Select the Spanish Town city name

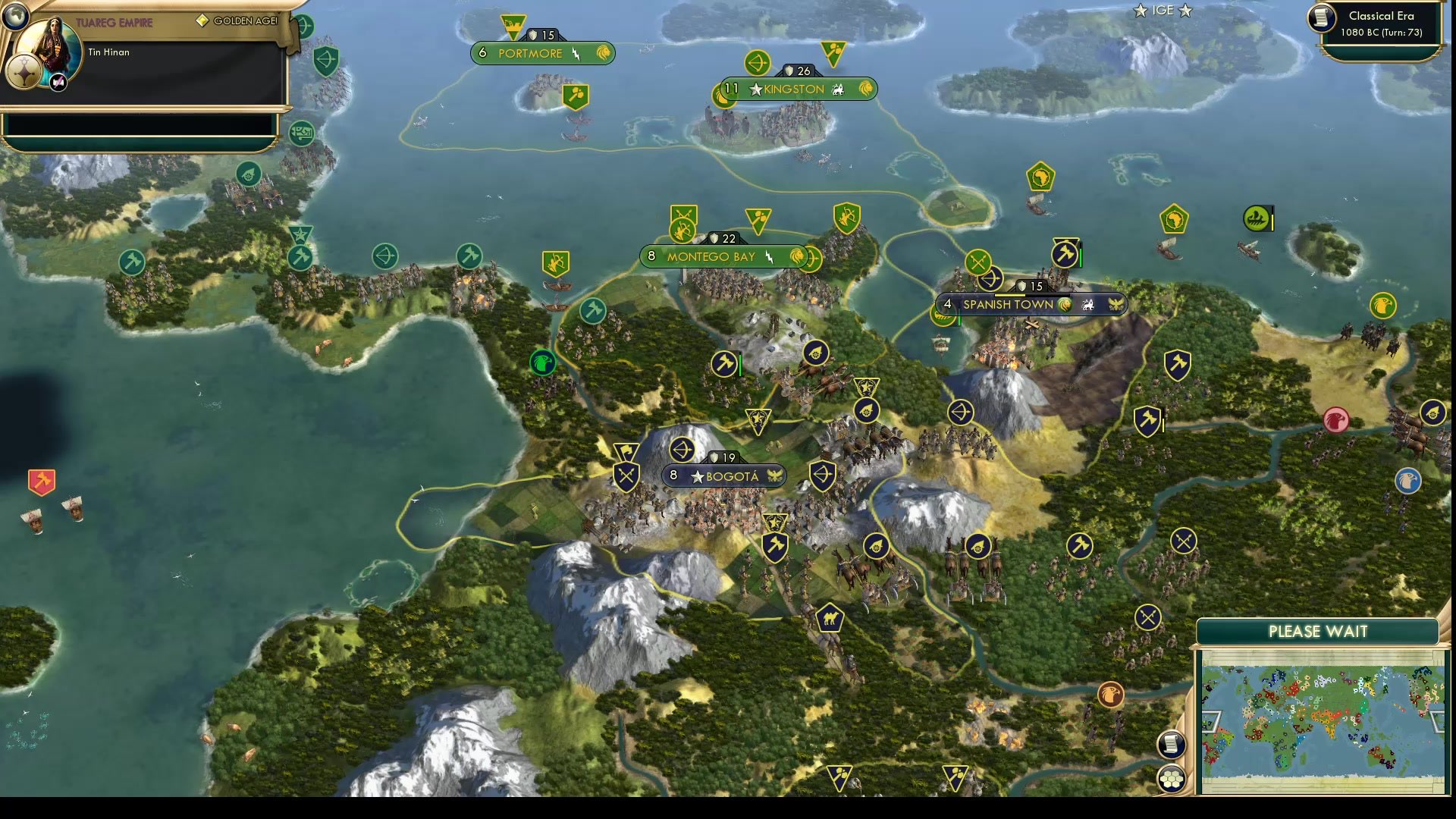1009,303
